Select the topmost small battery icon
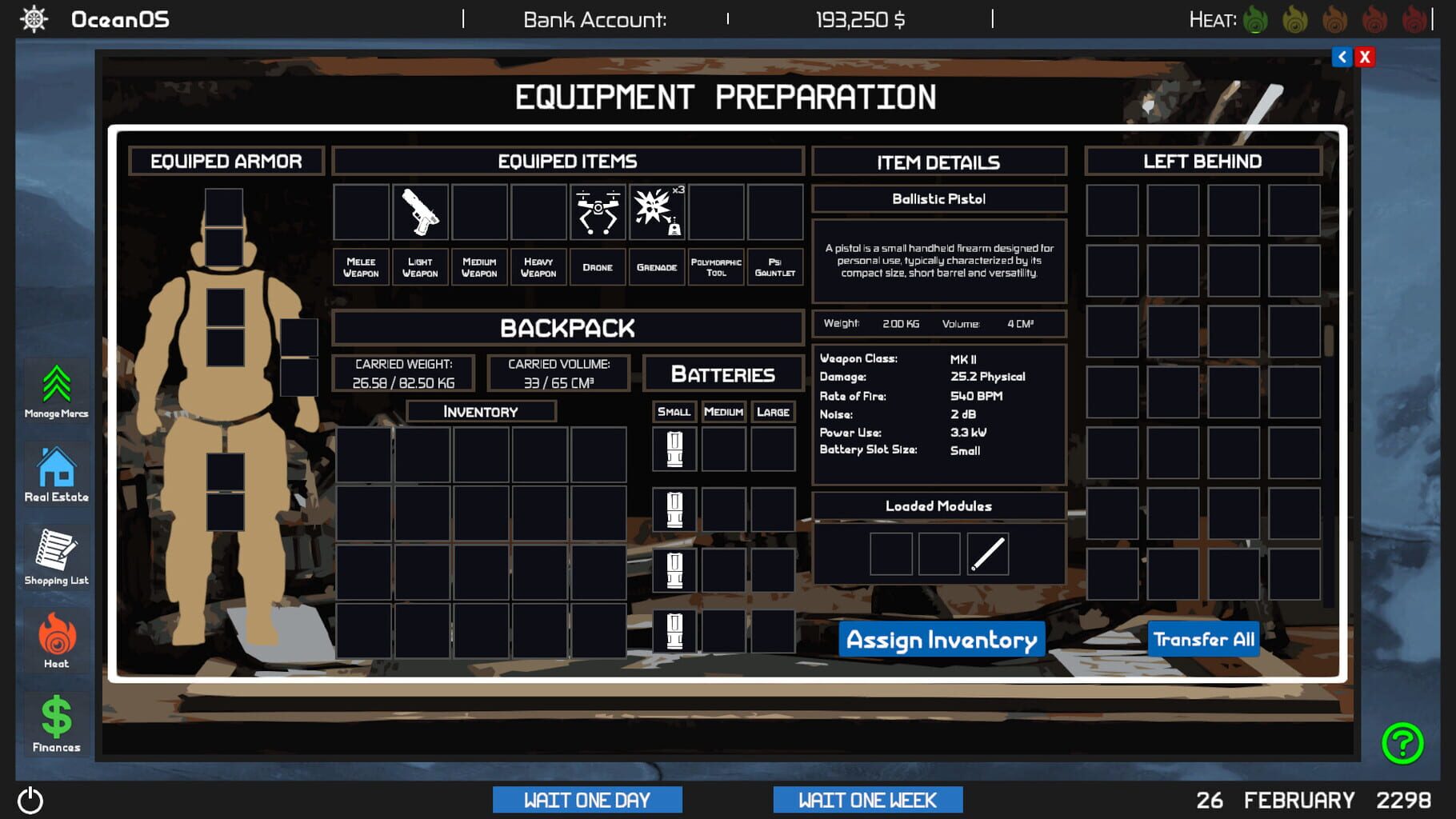1456x819 pixels. 674,449
